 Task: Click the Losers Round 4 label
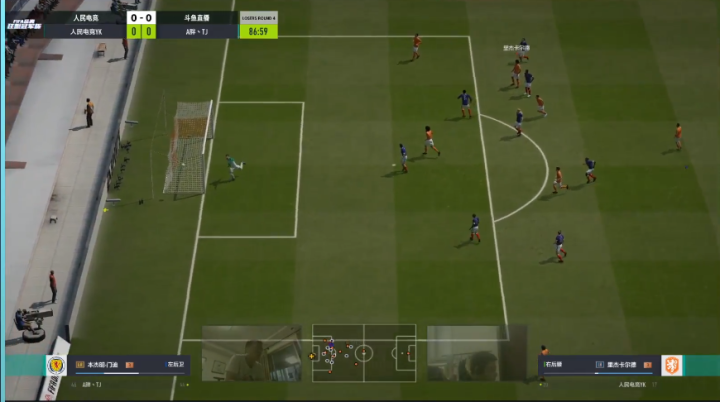[x=259, y=17]
